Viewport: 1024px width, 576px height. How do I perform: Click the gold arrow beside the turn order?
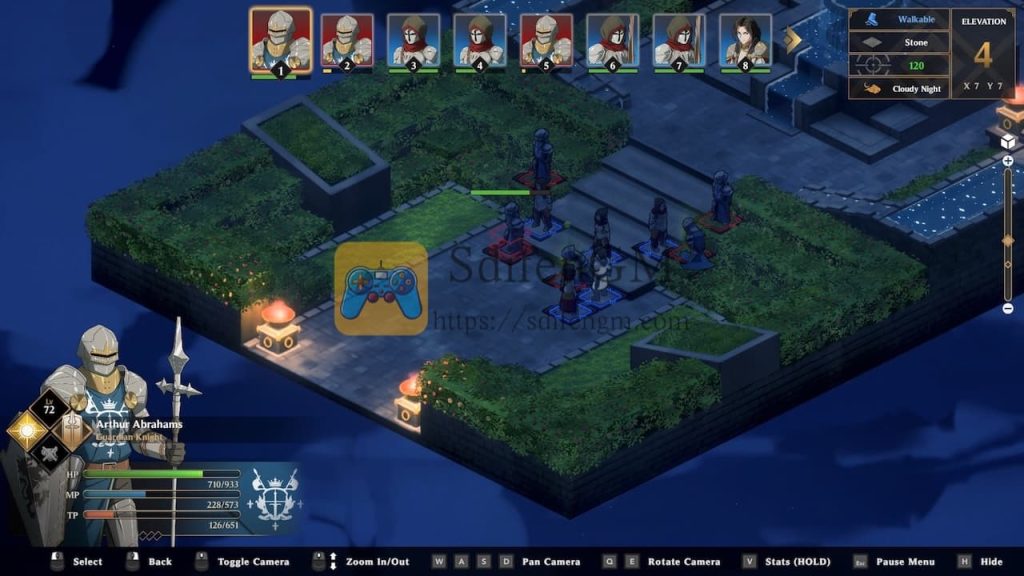(793, 40)
